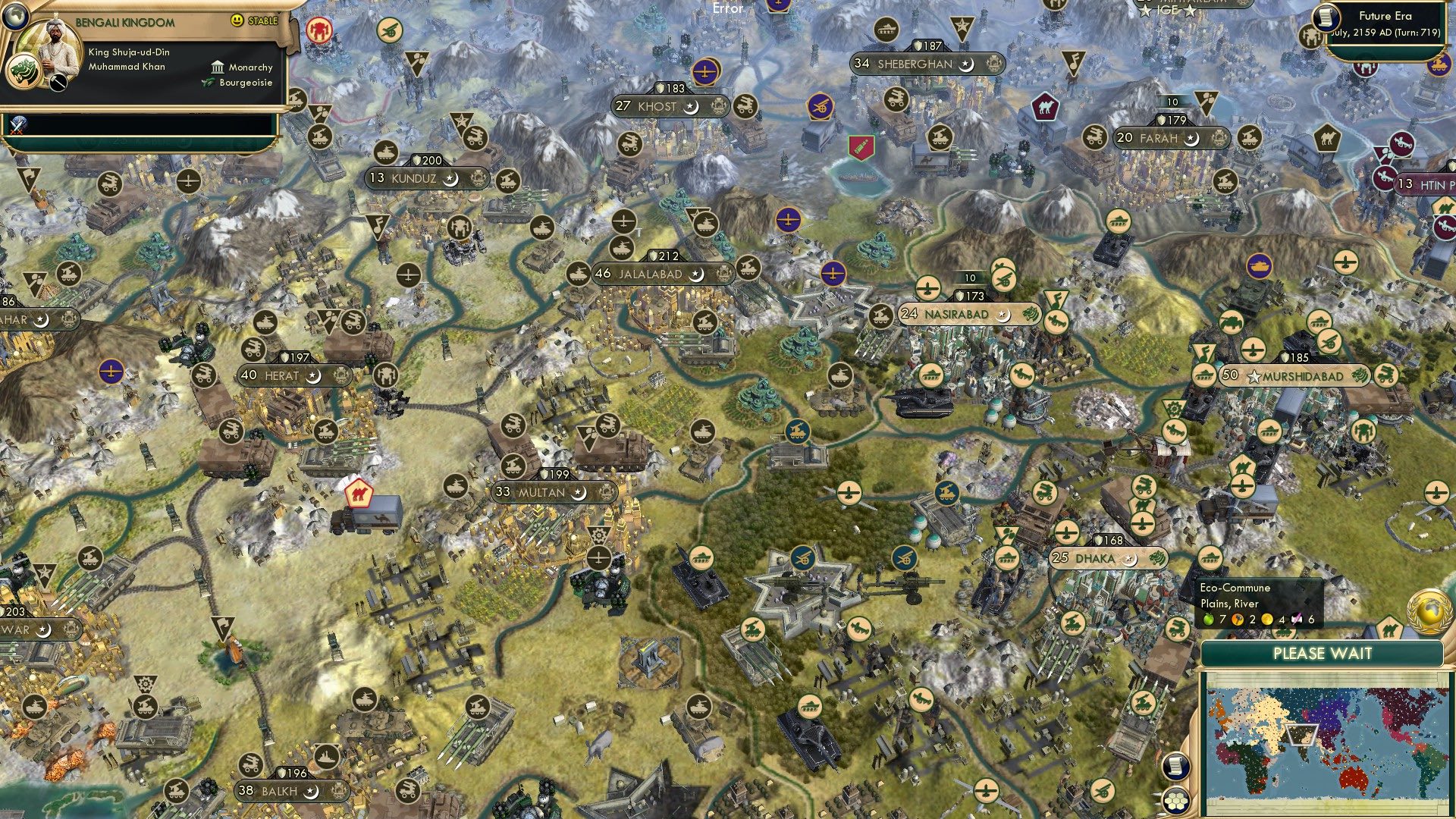Viewport: 1456px width, 819px height.
Task: Open the Nasirabad city screen
Action: click(x=957, y=313)
